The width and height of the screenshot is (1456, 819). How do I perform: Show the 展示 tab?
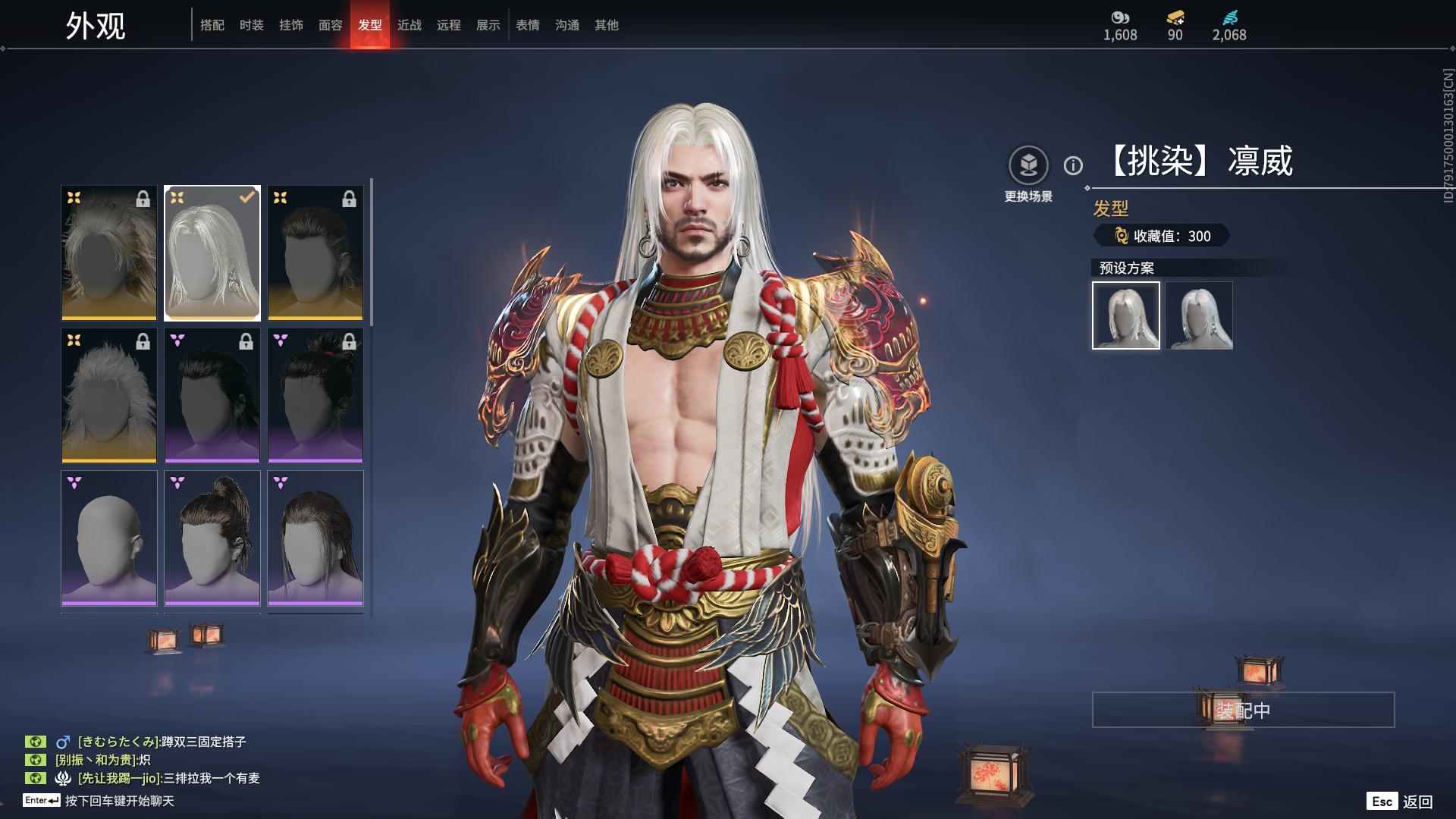click(x=488, y=25)
